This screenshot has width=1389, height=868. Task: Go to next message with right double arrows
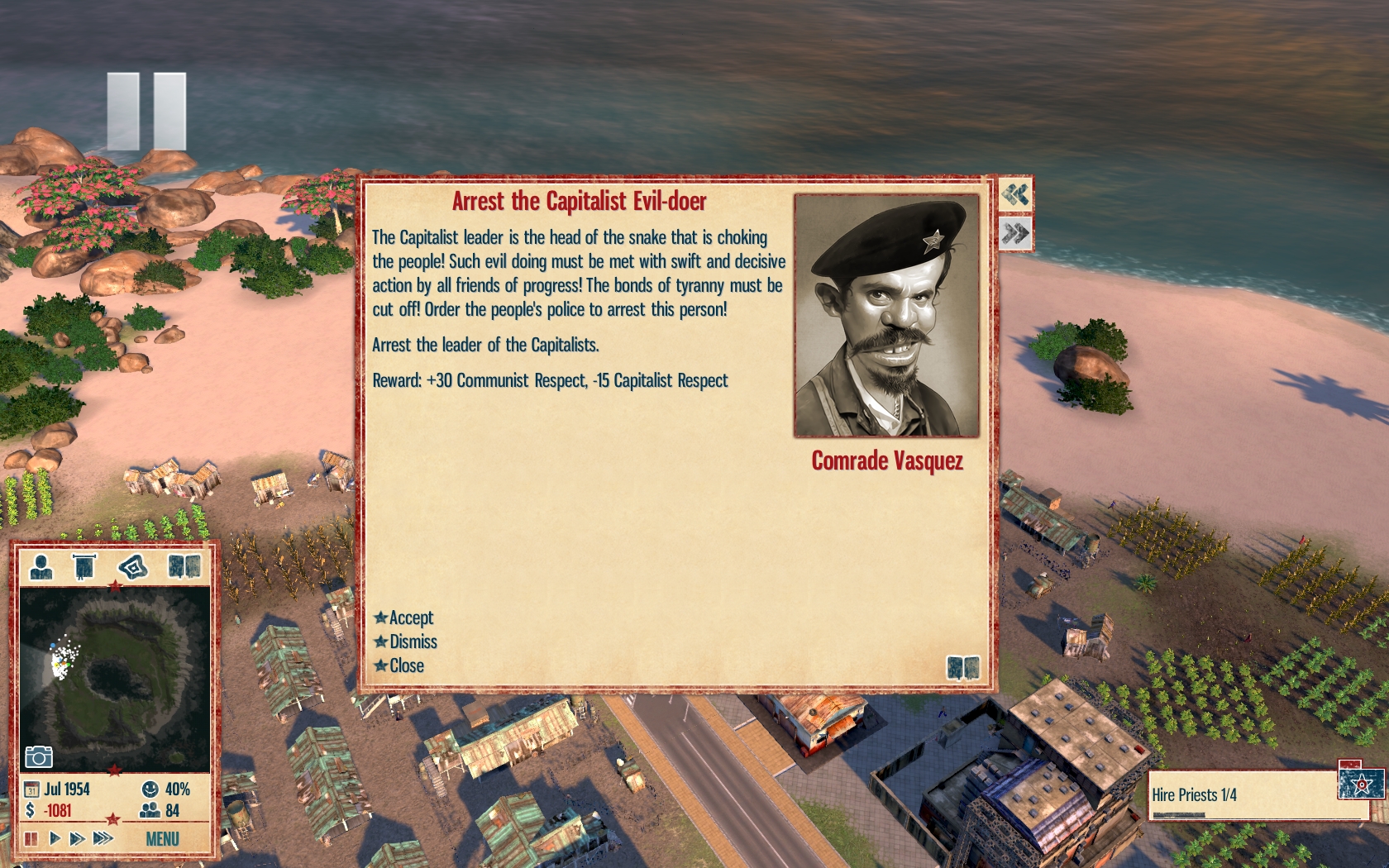click(1015, 234)
